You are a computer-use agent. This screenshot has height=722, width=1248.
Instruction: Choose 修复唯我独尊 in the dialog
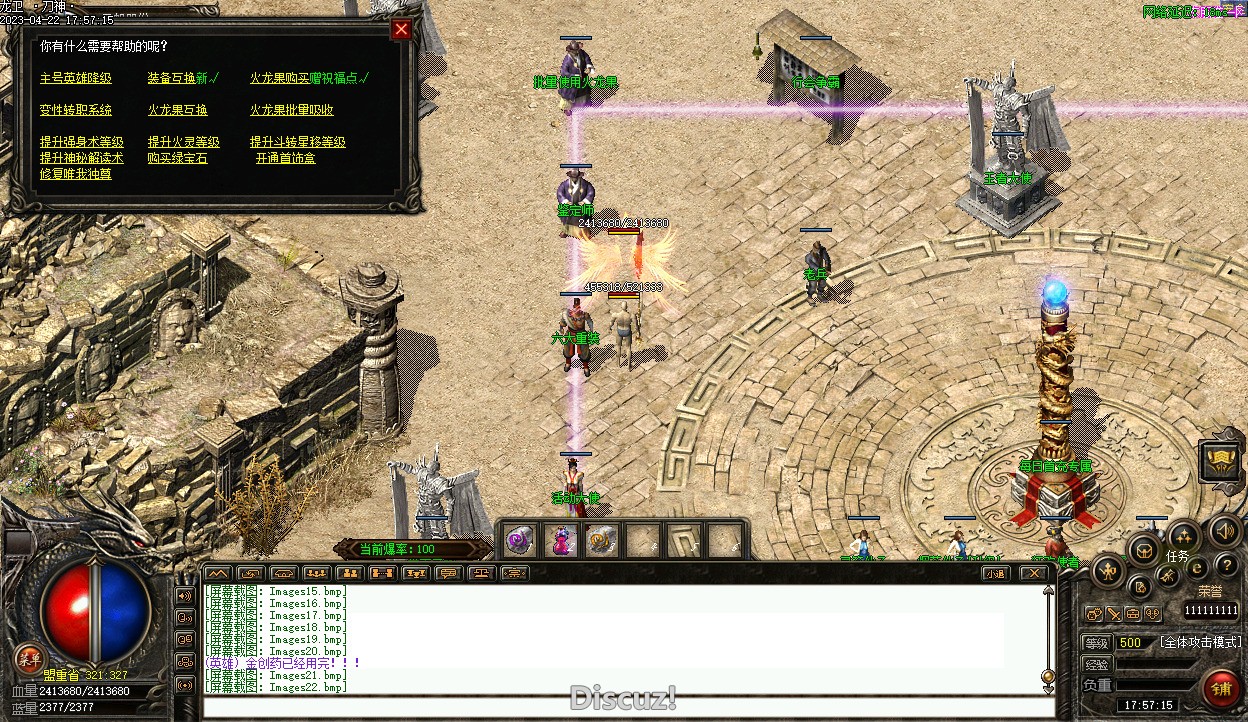tap(76, 174)
